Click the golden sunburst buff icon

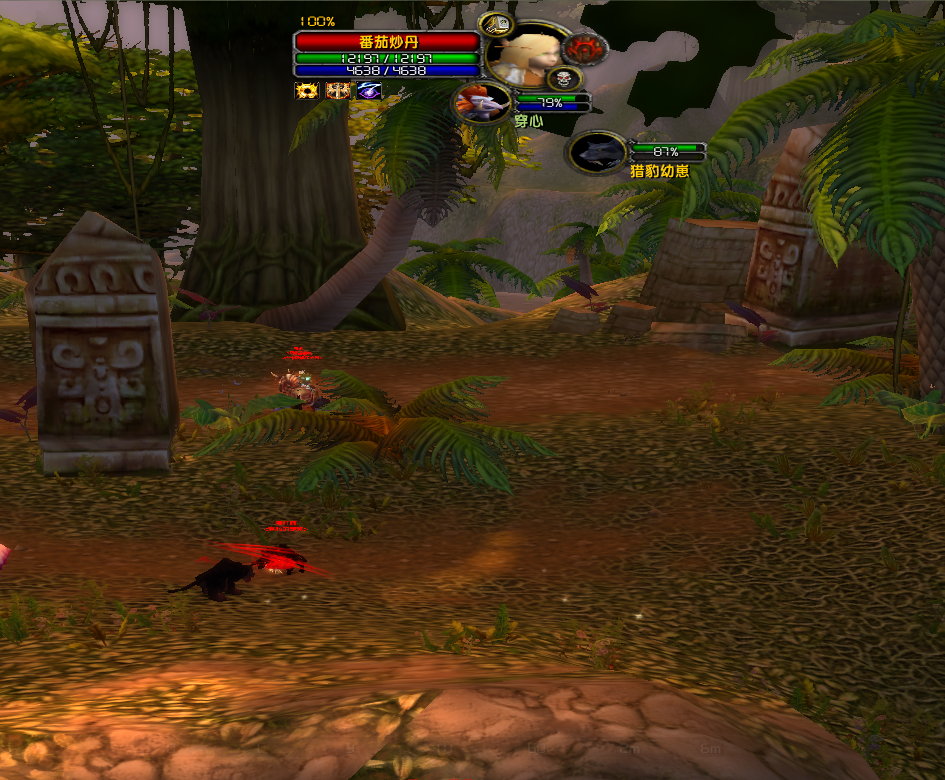tap(306, 91)
